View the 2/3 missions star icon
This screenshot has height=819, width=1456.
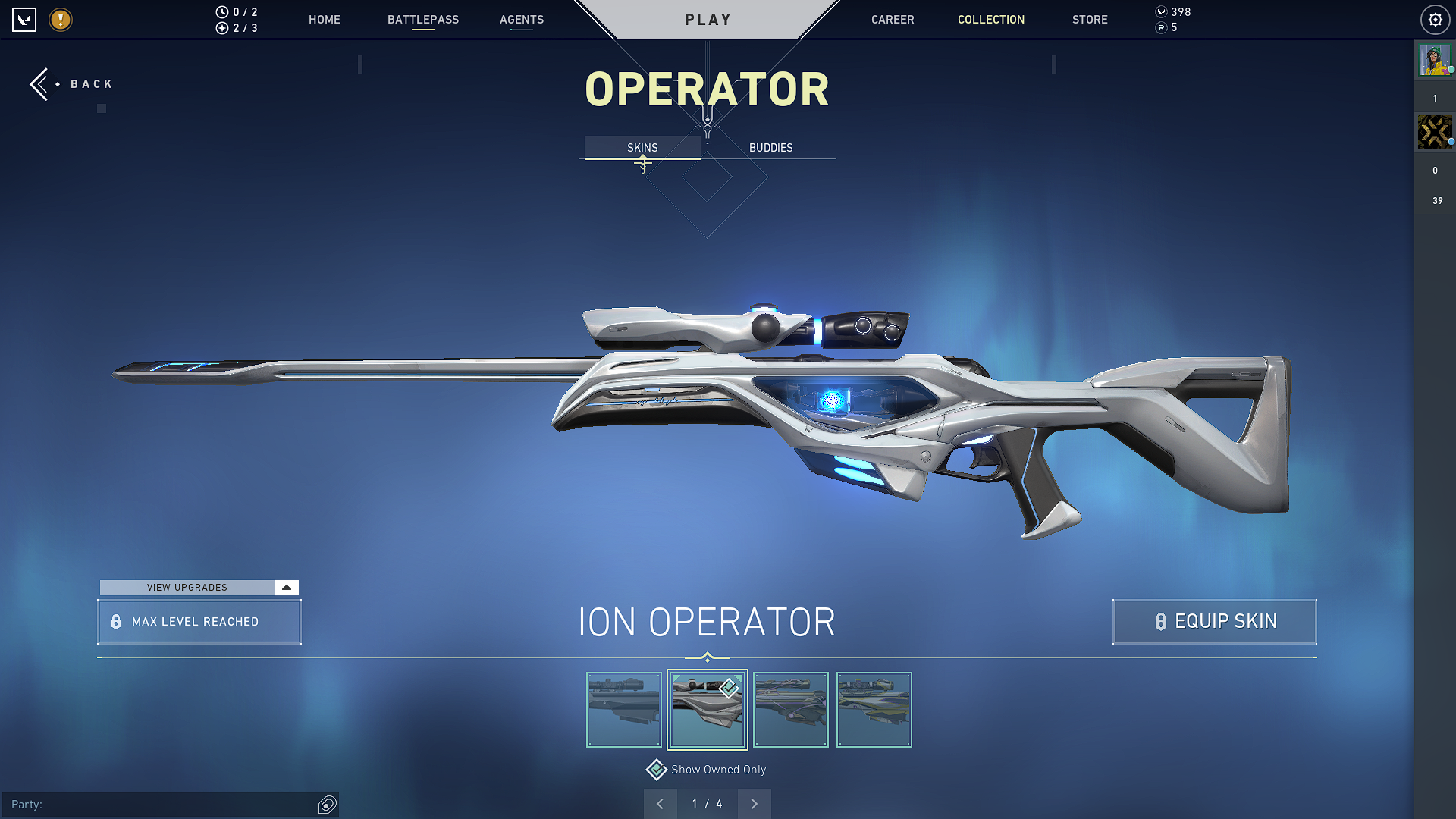tap(221, 29)
